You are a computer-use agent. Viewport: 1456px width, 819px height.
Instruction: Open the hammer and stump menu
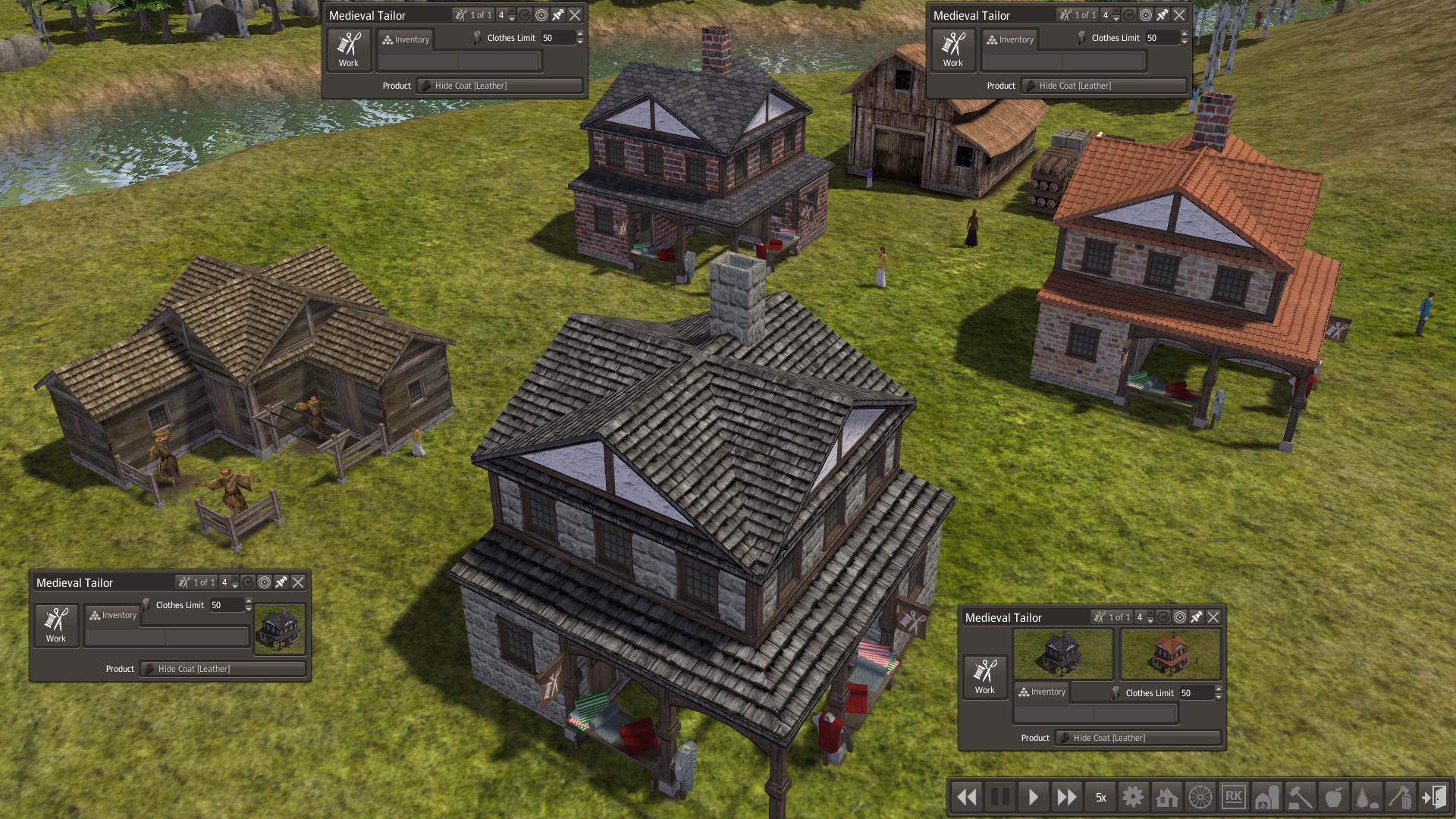click(1301, 797)
